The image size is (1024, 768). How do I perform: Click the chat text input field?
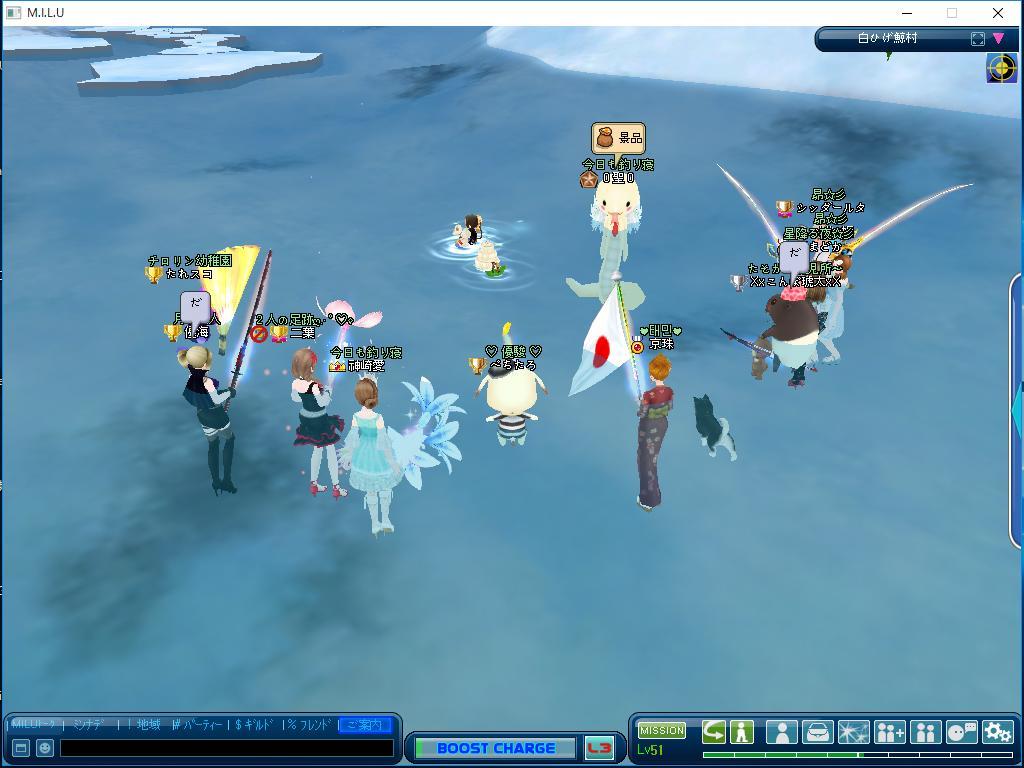pos(226,747)
